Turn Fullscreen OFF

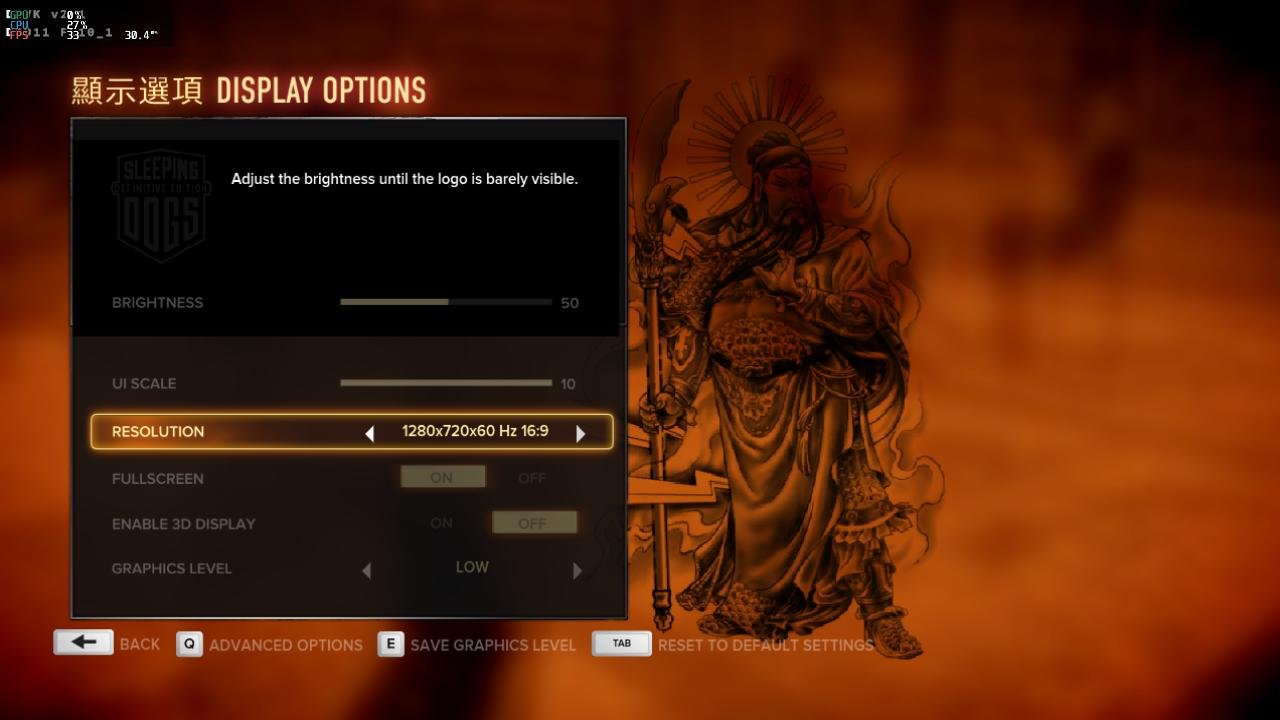[x=532, y=478]
